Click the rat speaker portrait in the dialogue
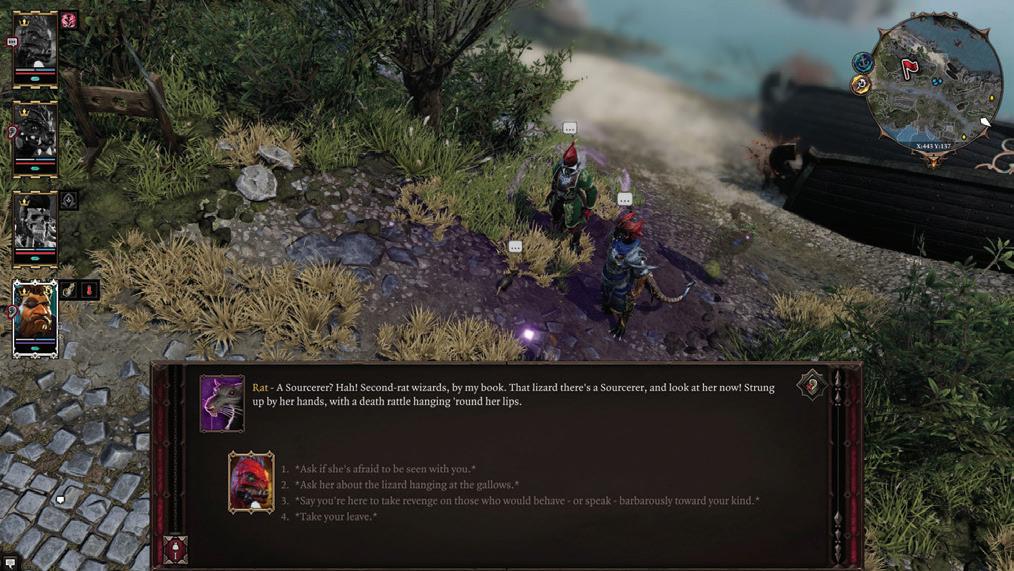 pos(222,403)
